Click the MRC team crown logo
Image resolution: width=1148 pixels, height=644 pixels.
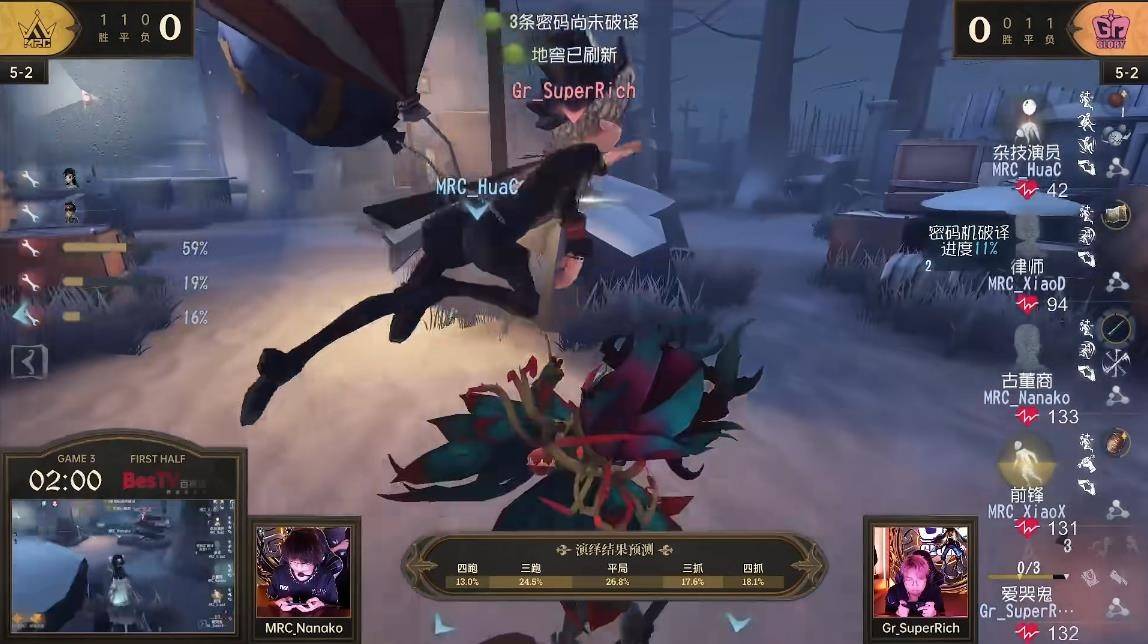pyautogui.click(x=40, y=28)
